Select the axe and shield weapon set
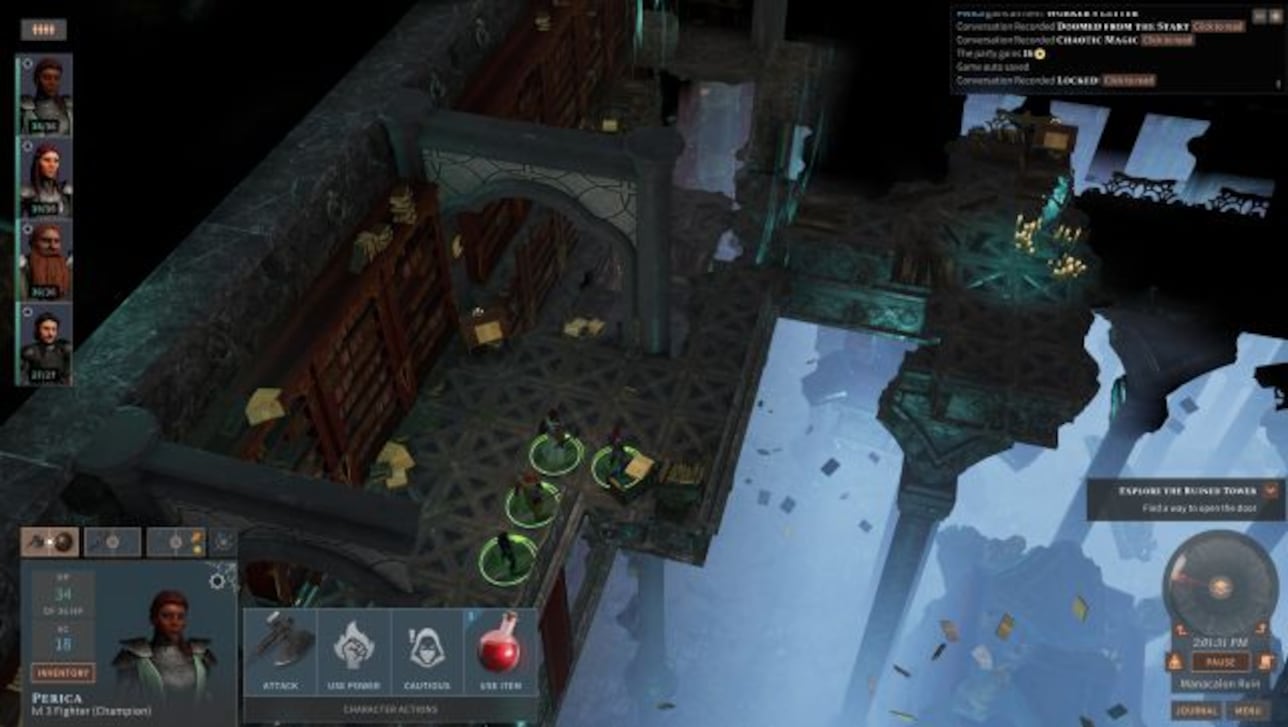This screenshot has width=1288, height=727. pos(50,542)
